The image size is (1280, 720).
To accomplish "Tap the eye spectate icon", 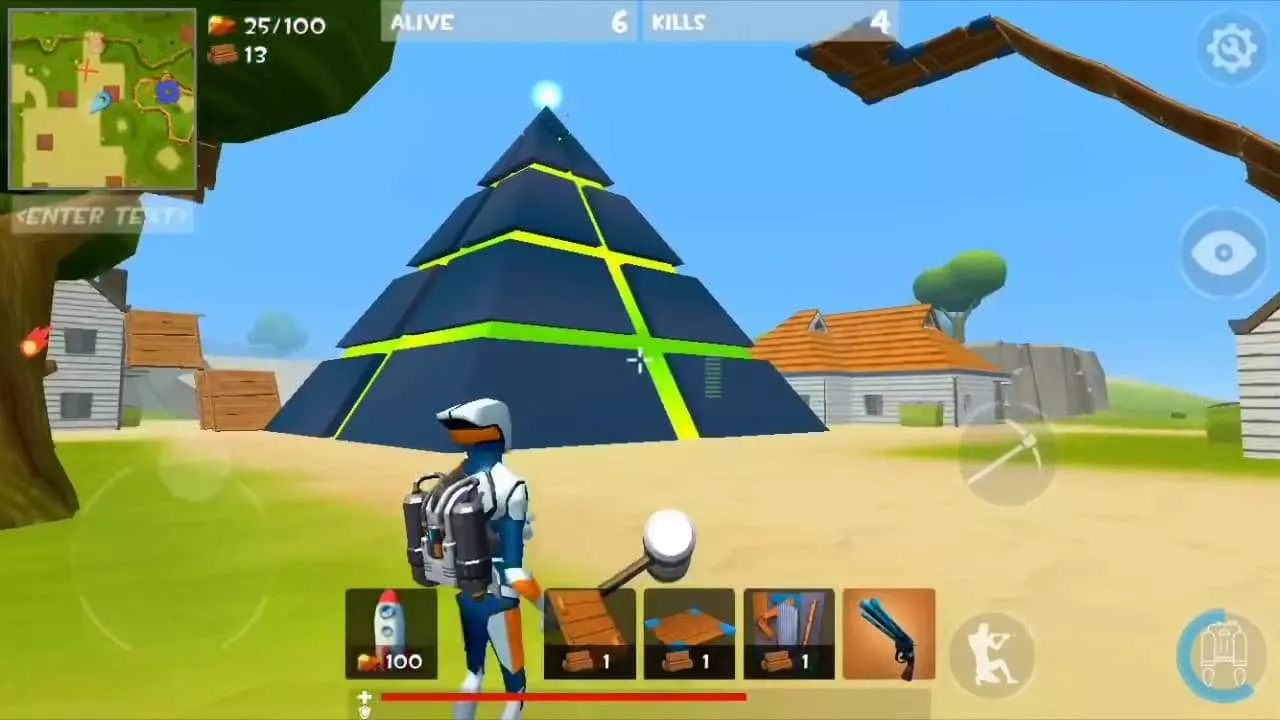I will (1222, 253).
